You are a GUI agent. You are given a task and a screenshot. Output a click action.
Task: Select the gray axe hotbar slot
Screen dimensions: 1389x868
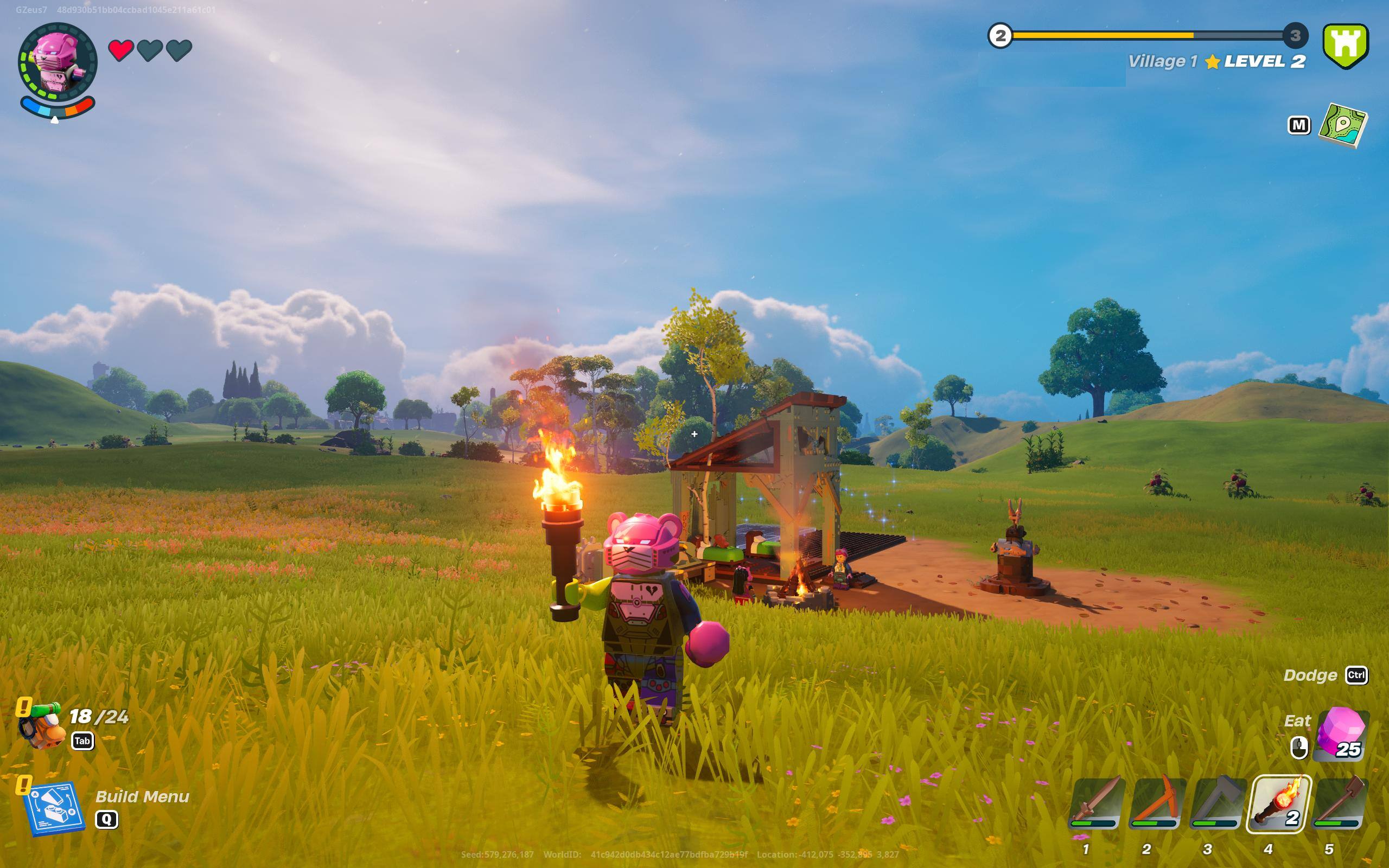click(1217, 803)
